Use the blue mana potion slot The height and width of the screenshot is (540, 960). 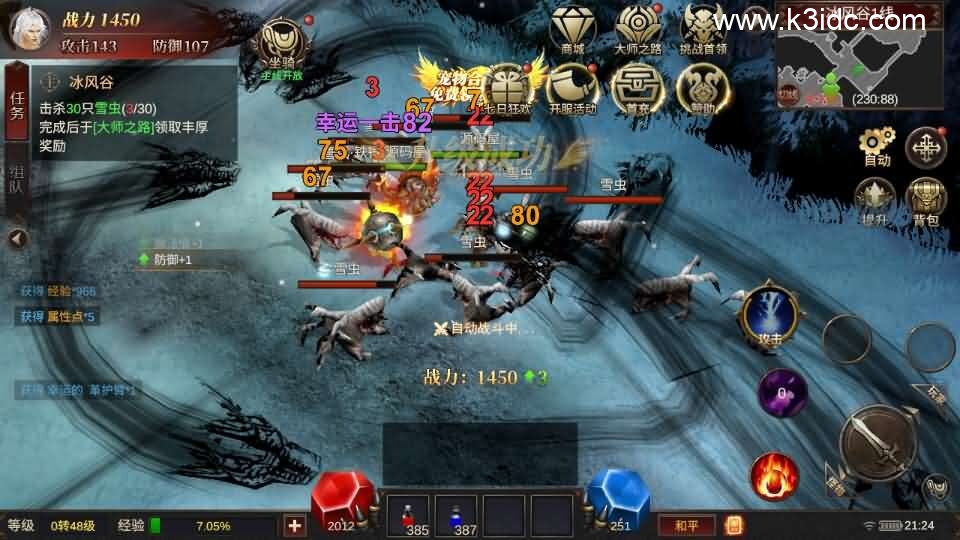tap(457, 516)
